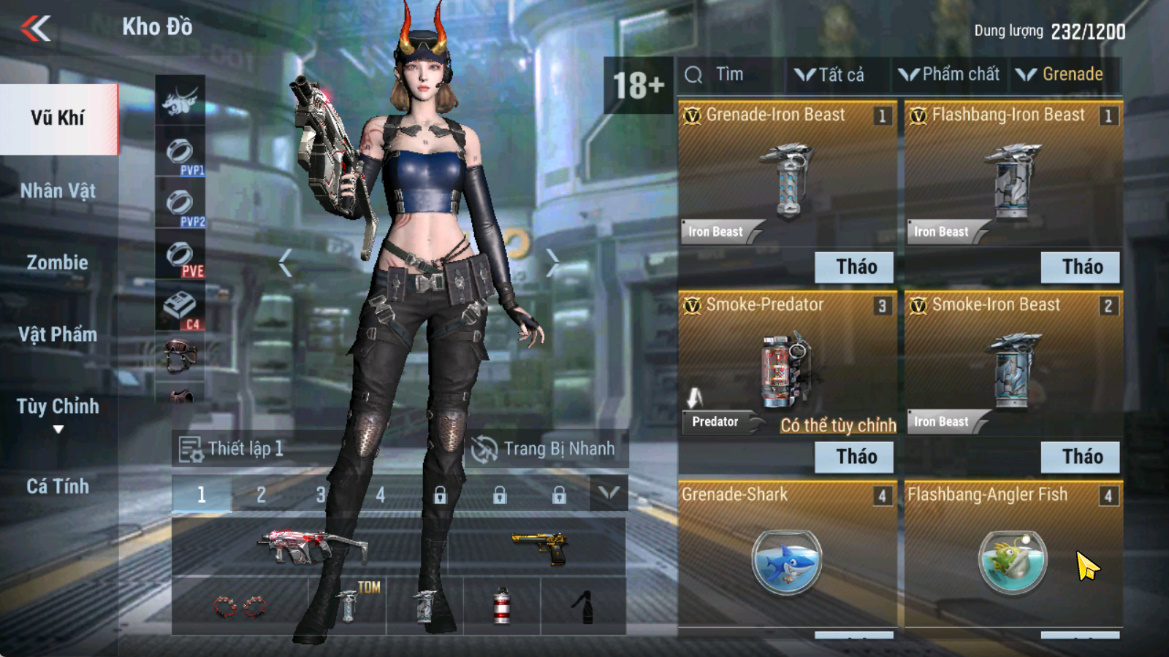Open the Nhân Vật category
This screenshot has height=657, width=1169.
click(58, 190)
